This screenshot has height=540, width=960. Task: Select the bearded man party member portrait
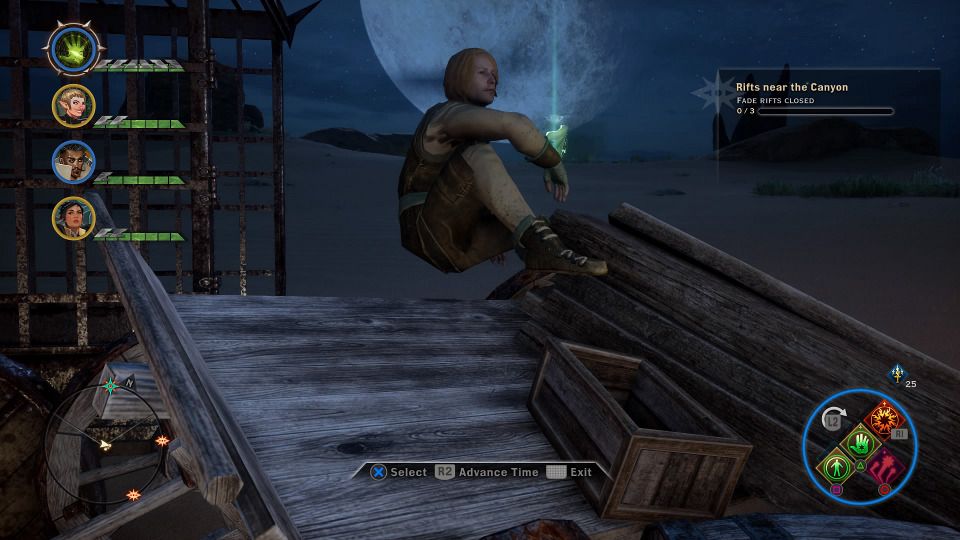[x=74, y=161]
